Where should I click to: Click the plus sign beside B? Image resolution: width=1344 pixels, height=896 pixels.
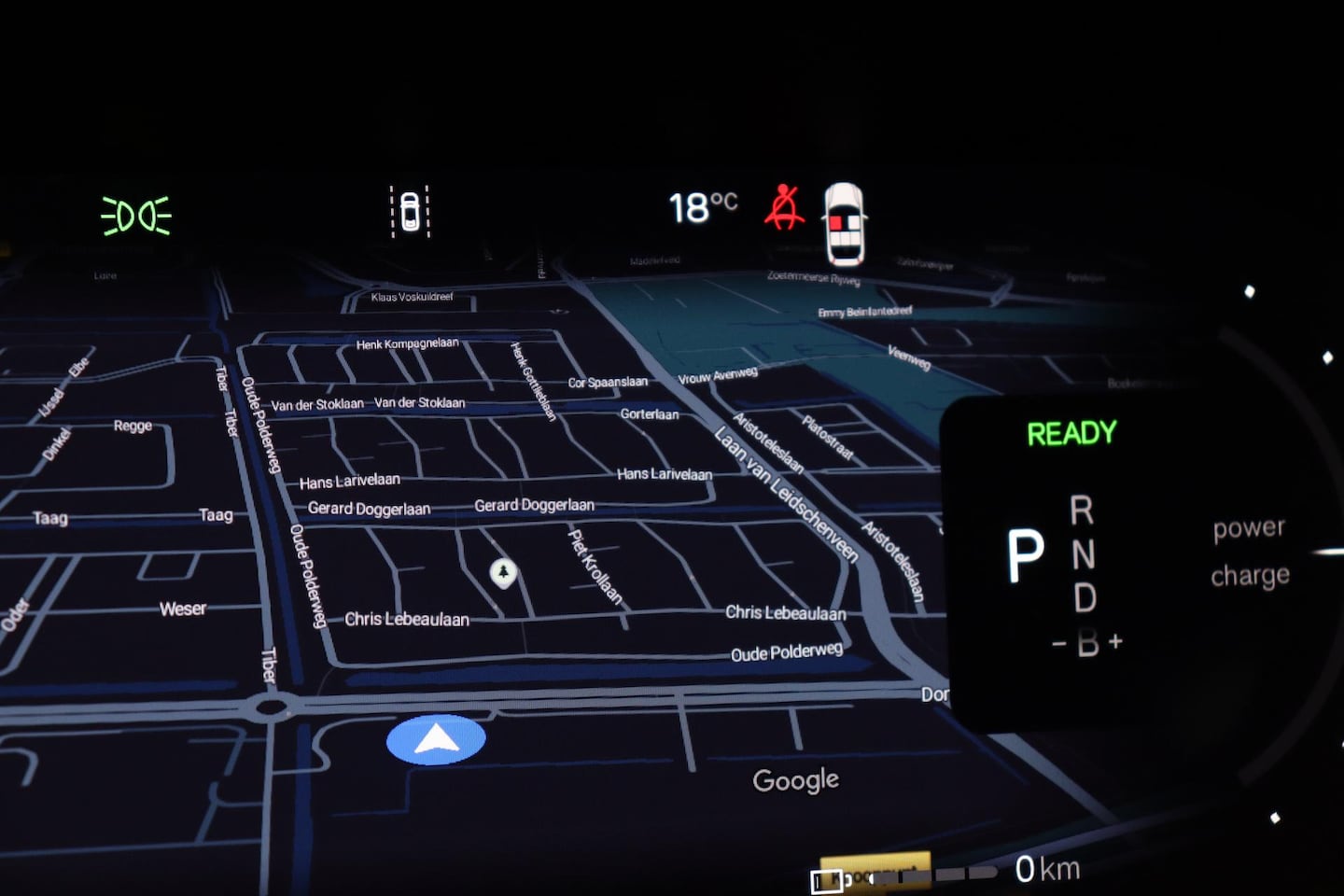point(1115,641)
